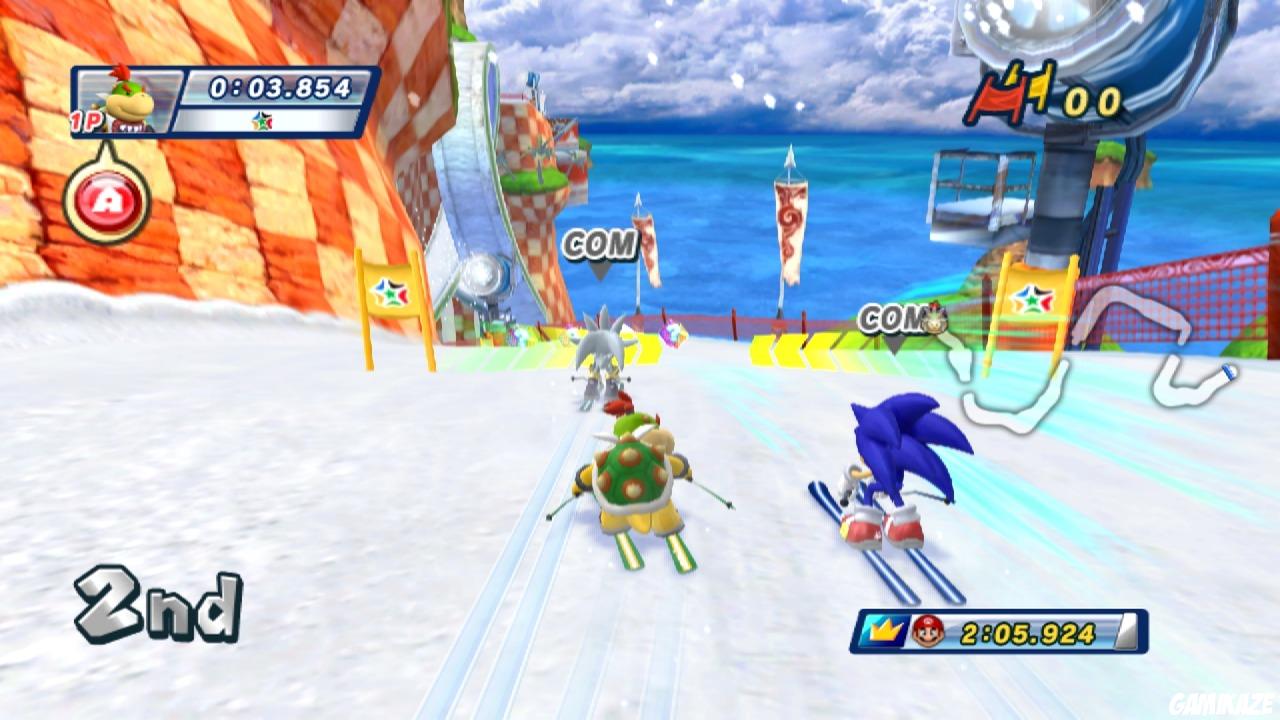Click the flag count showing 00

(x=1093, y=100)
